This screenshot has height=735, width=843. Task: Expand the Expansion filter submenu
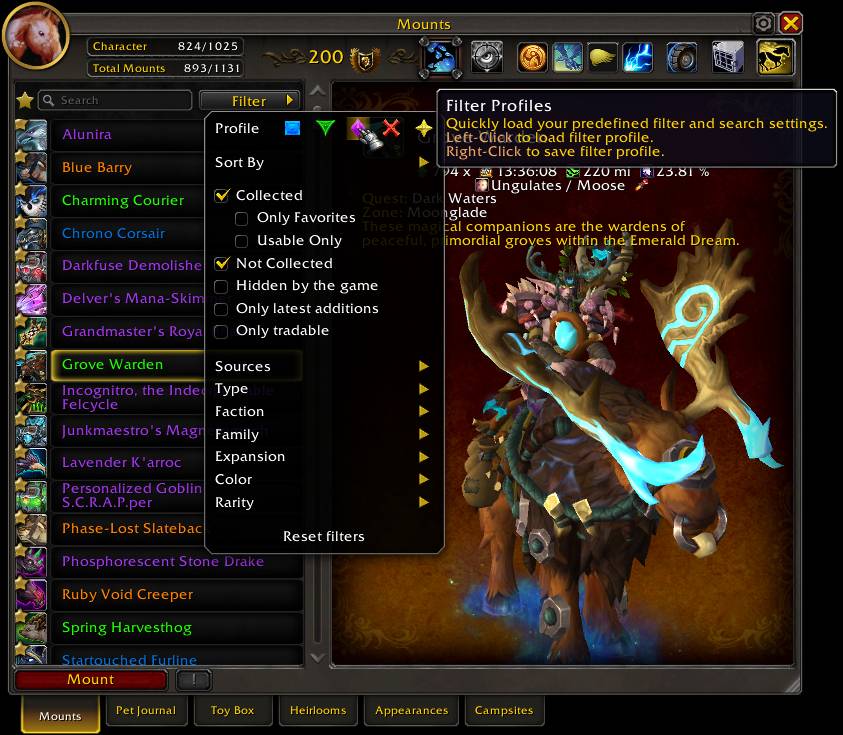coord(322,457)
